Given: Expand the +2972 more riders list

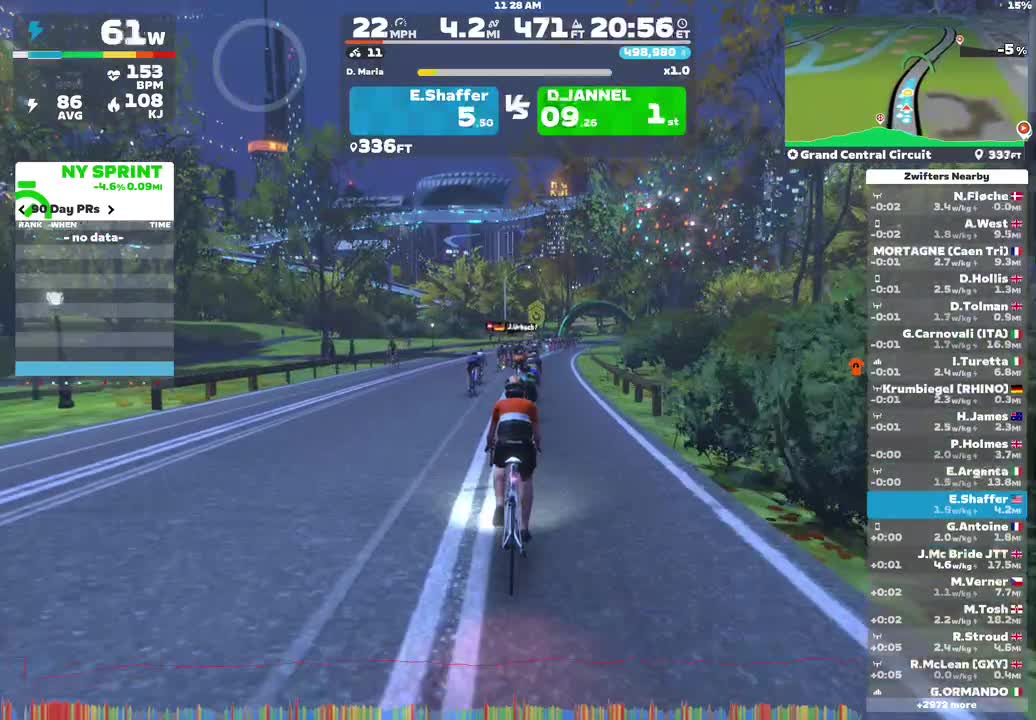Looking at the screenshot, I should 946,705.
